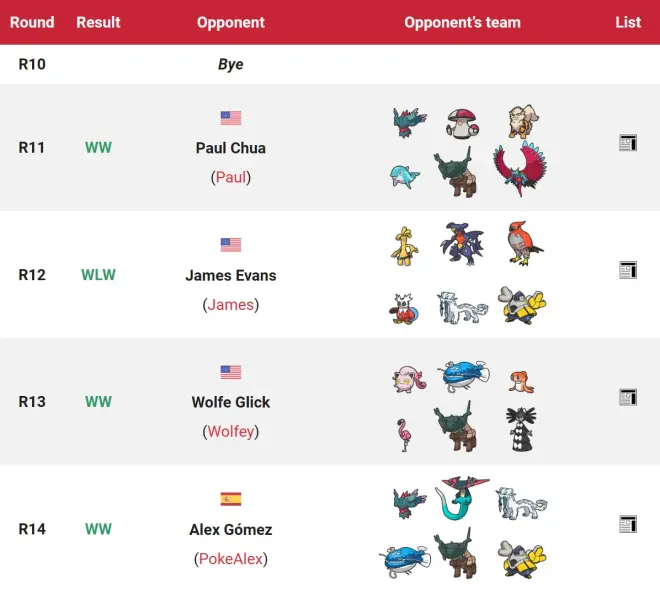View Paul Chua's team list icon
Screen dimensions: 660x600
tap(628, 143)
